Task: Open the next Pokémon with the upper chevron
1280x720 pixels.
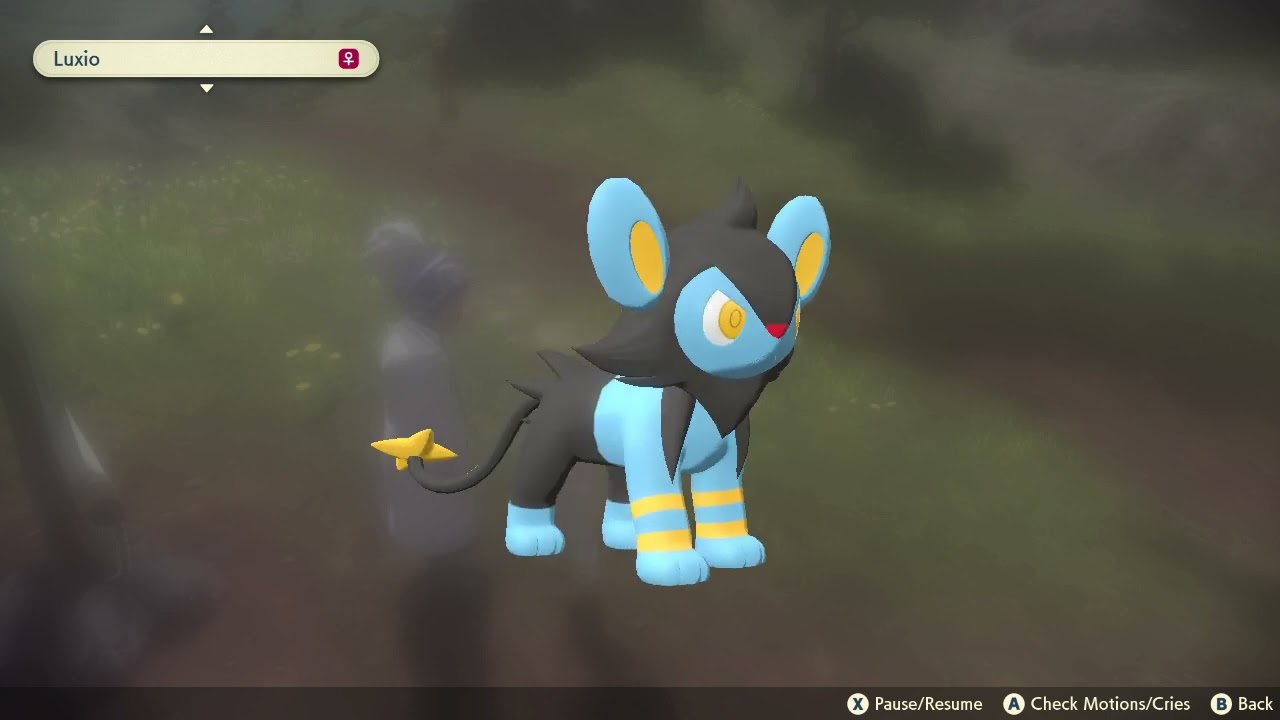Action: 207,30
